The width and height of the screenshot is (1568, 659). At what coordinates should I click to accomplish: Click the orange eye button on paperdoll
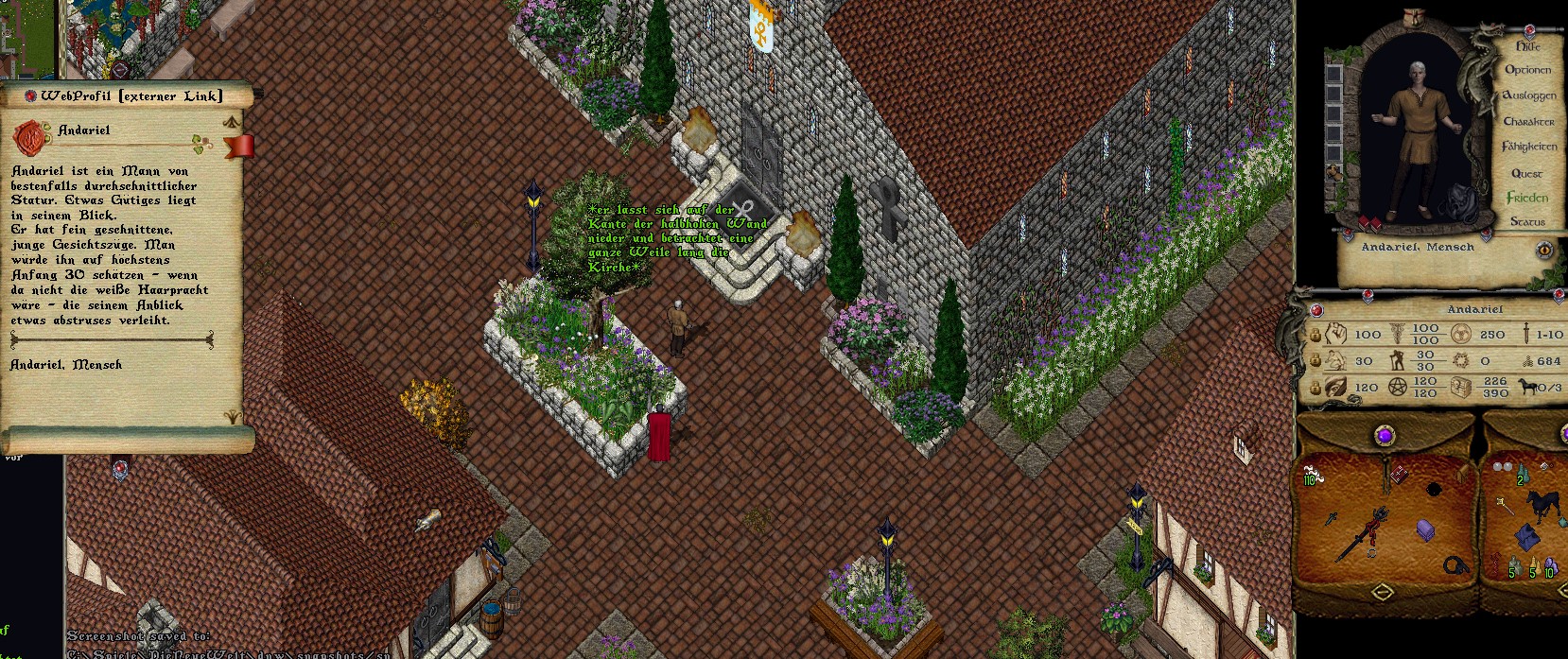click(1544, 250)
